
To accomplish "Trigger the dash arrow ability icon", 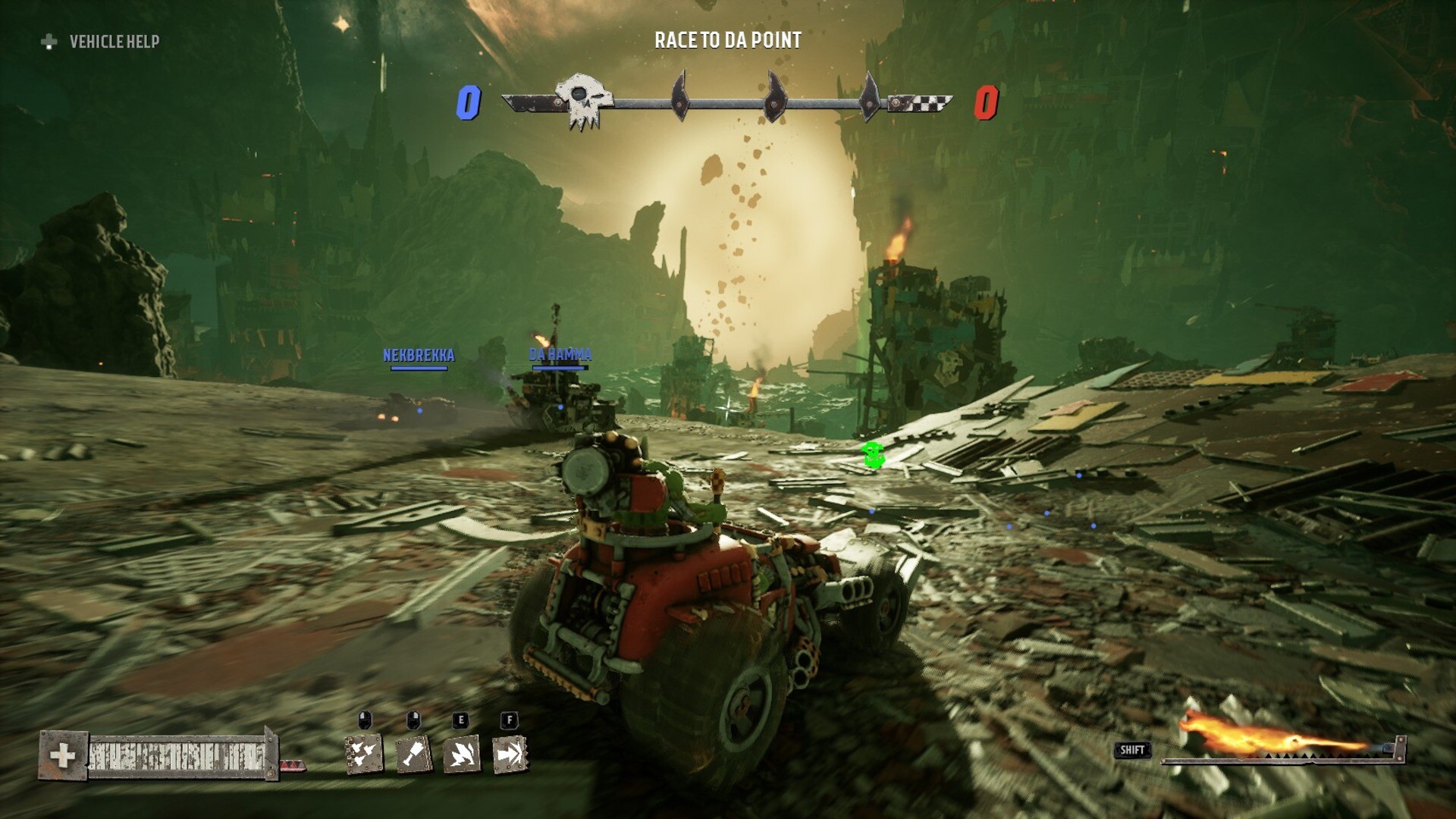I will tap(508, 755).
